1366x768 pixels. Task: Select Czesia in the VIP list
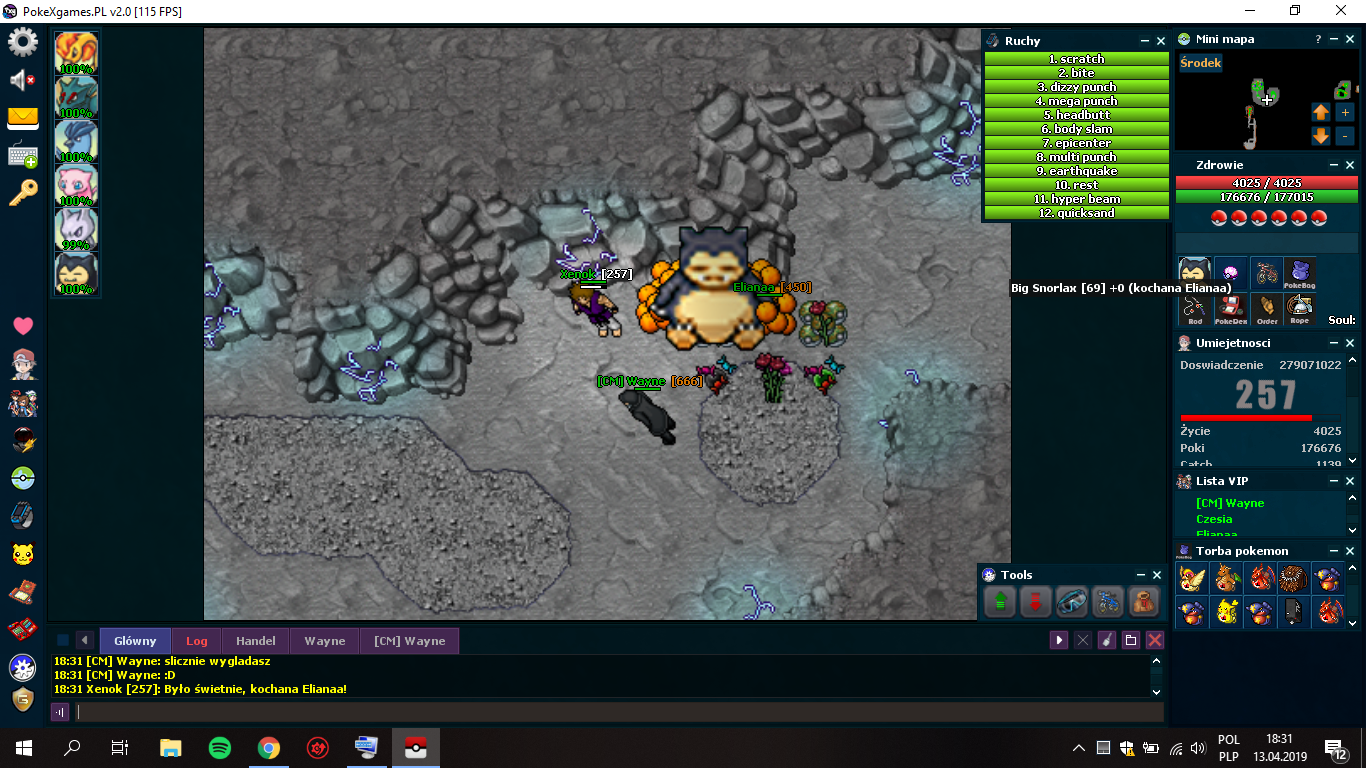(x=1214, y=519)
